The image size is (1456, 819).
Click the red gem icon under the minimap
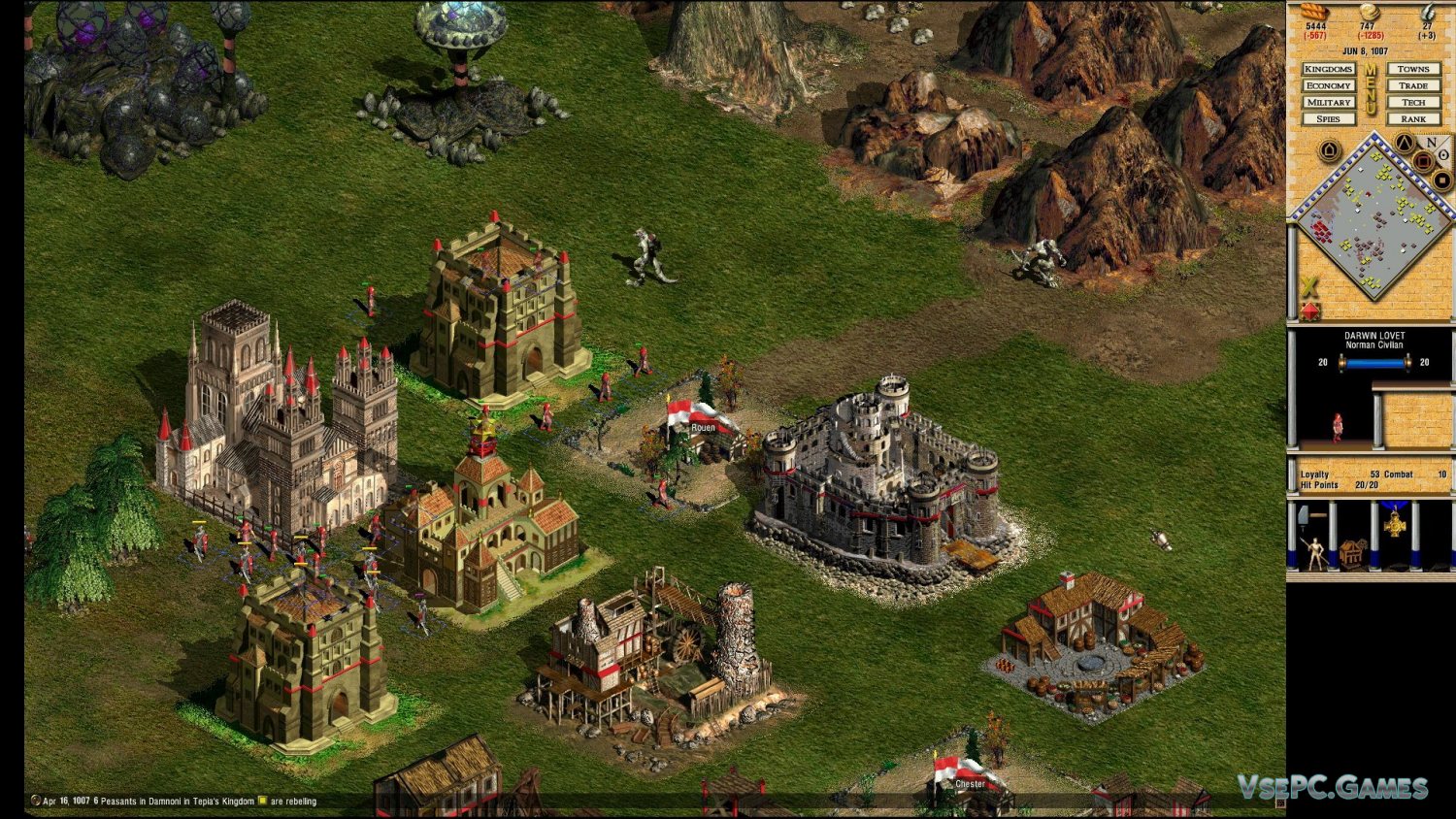tap(1310, 311)
